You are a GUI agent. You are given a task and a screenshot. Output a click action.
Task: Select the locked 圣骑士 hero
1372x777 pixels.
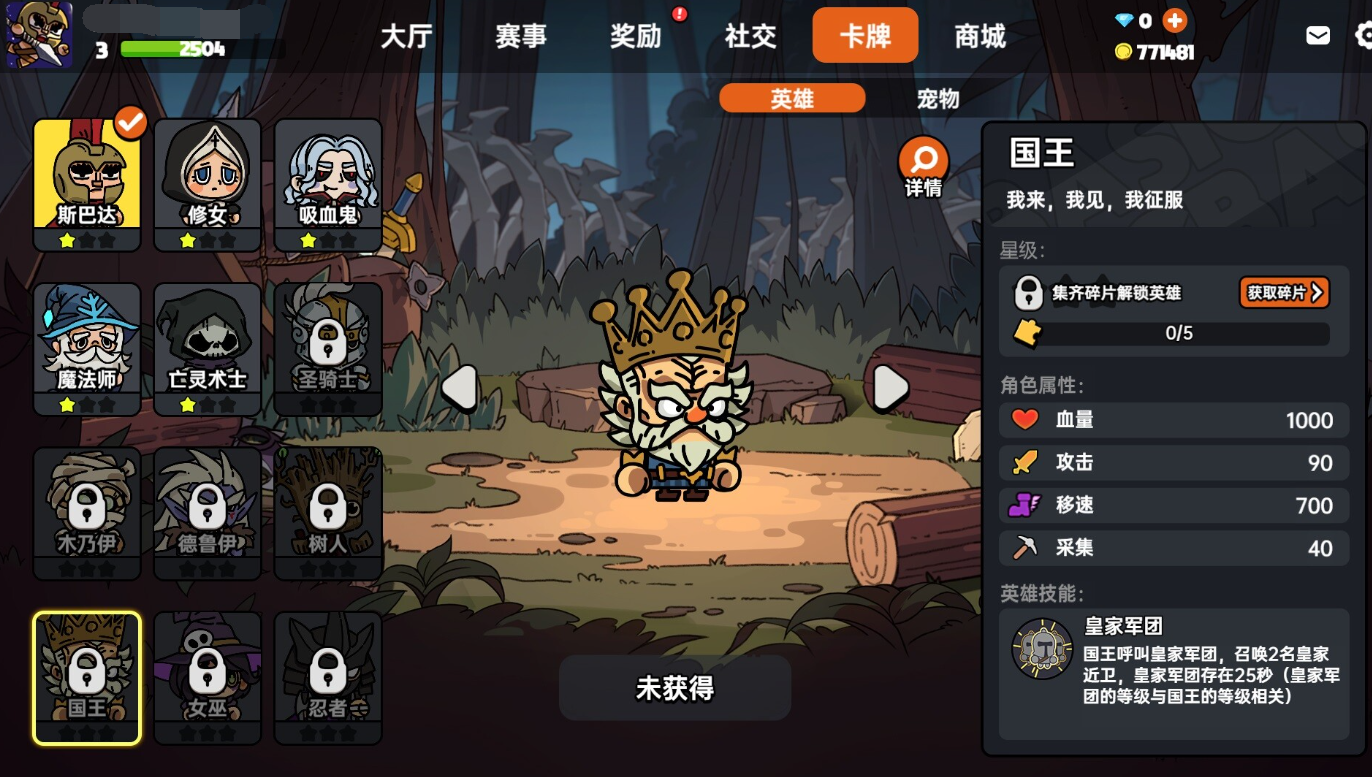click(327, 345)
